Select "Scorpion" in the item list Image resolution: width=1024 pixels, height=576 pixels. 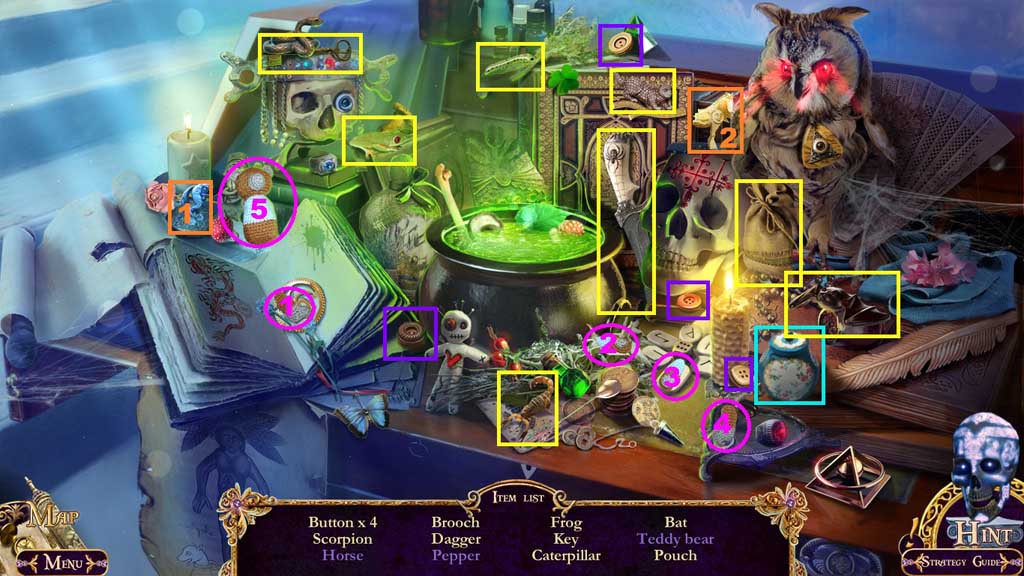[x=341, y=539]
